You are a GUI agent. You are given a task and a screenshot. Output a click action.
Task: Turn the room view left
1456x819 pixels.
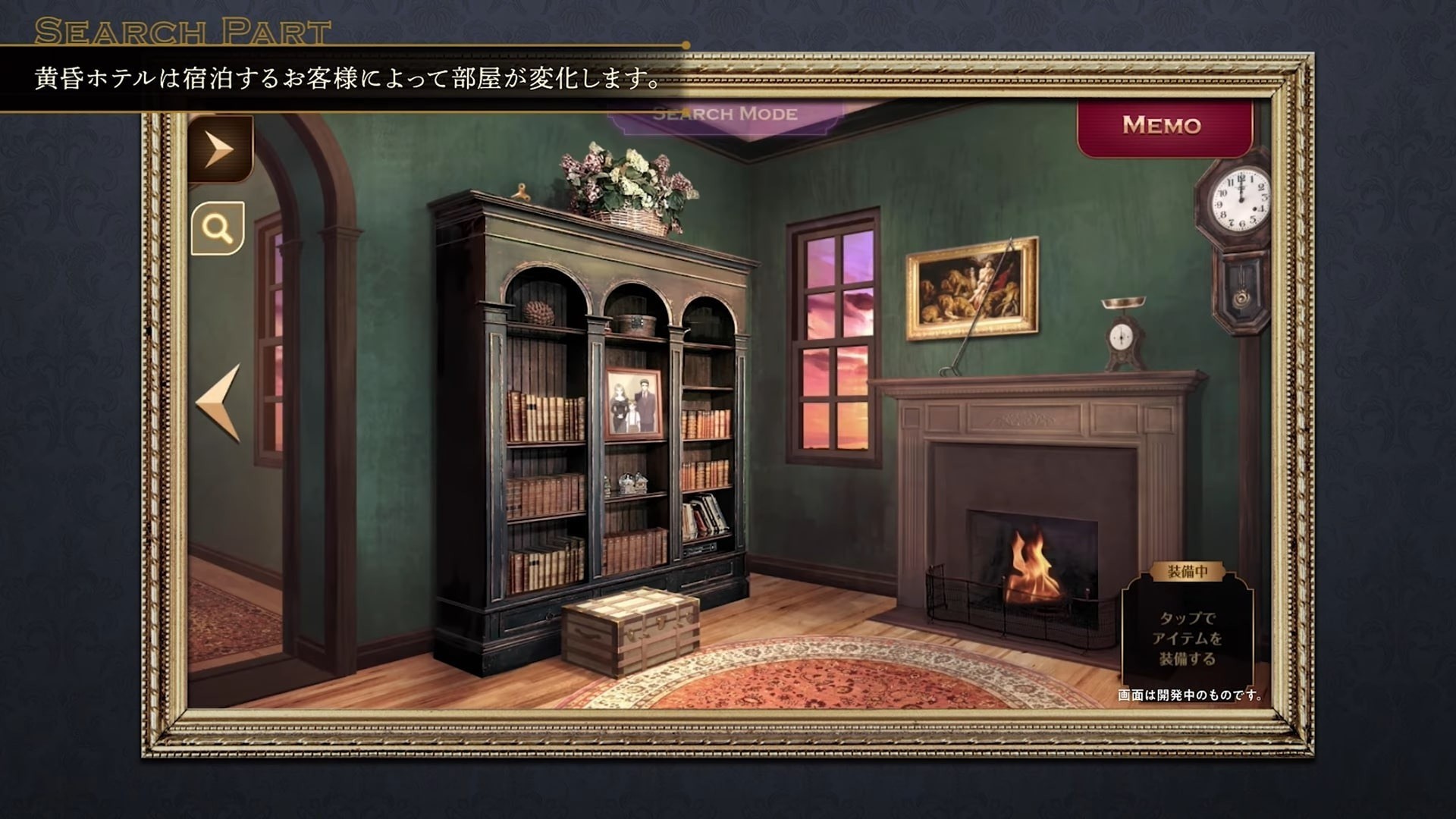tap(220, 403)
